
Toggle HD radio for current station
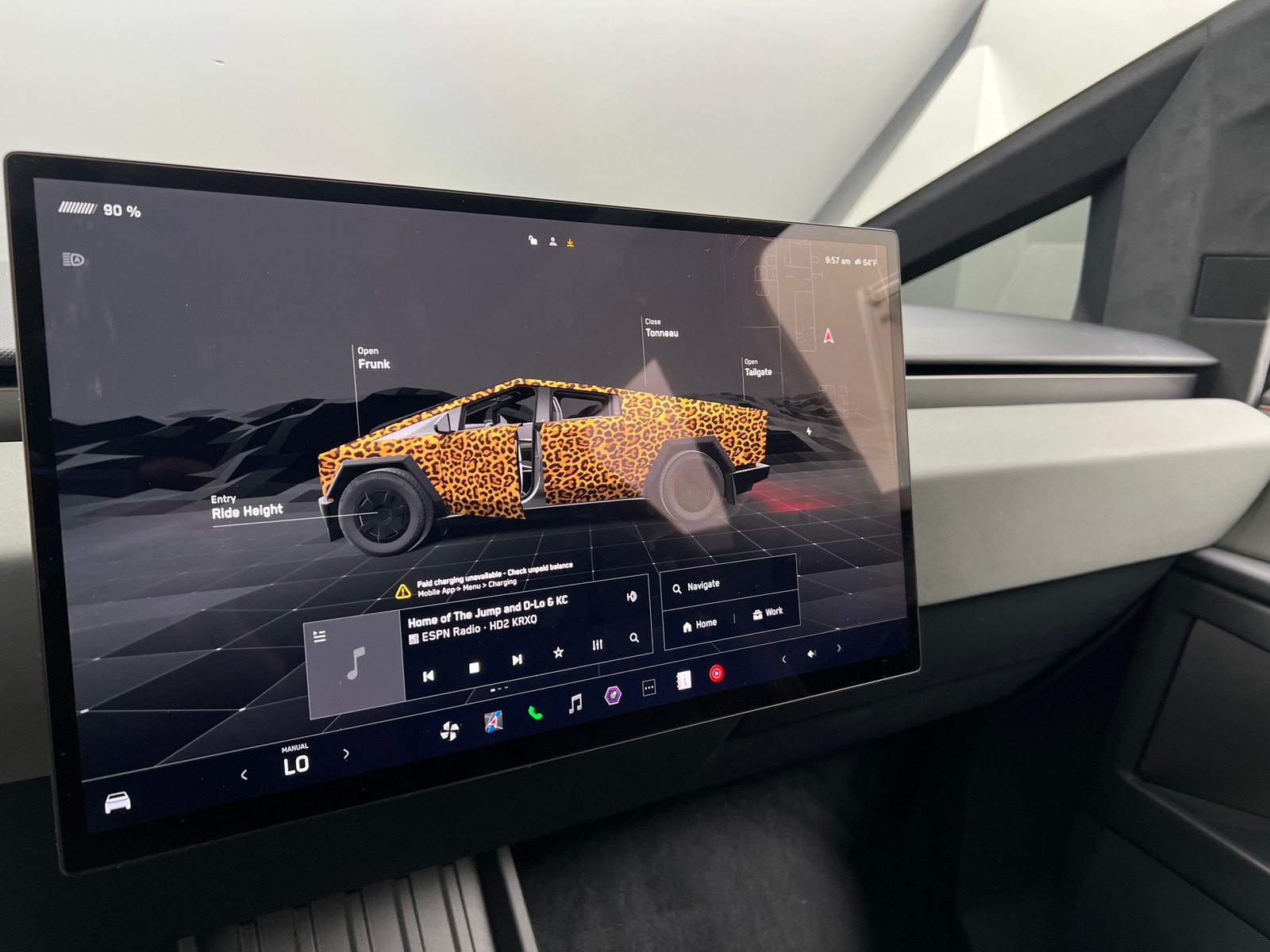coord(631,597)
